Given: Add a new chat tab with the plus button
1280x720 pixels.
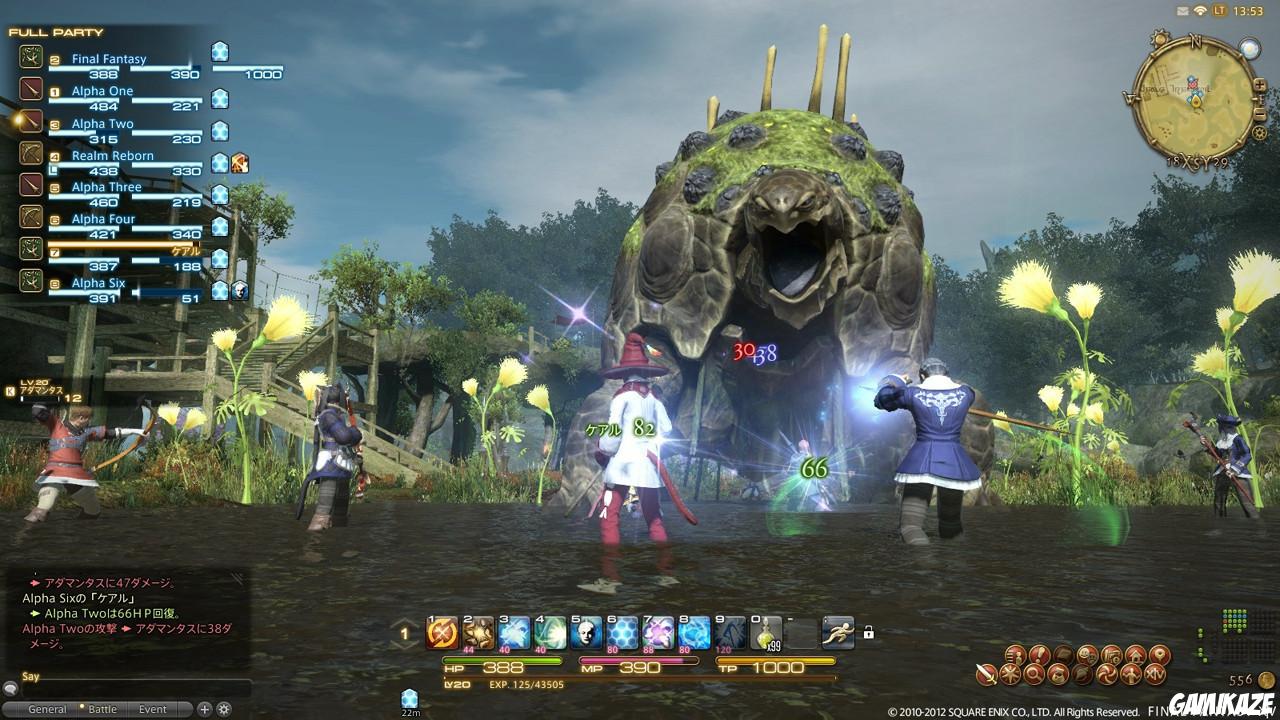Looking at the screenshot, I should [x=202, y=708].
